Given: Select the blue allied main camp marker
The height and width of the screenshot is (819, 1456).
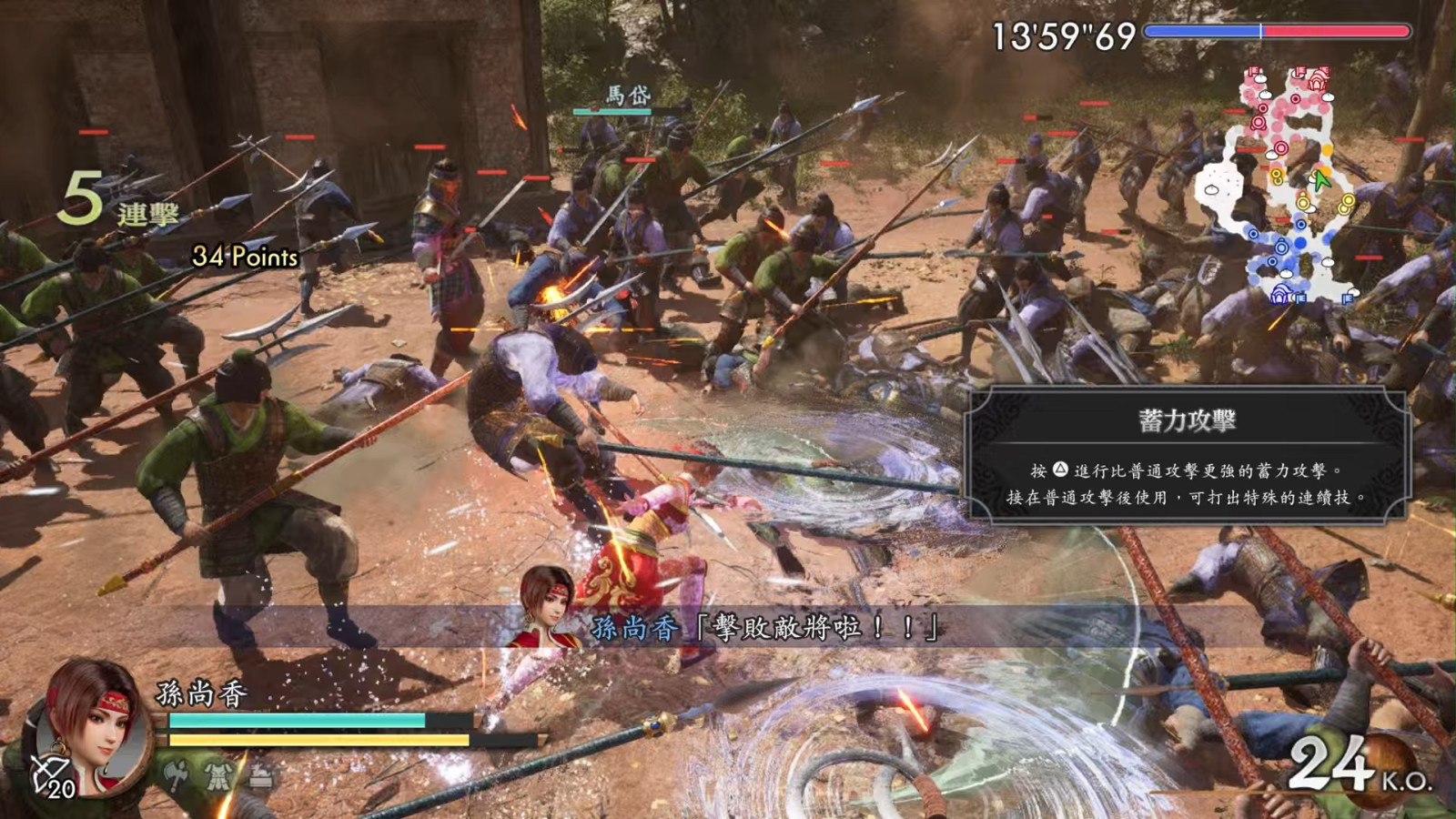Looking at the screenshot, I should (1280, 293).
